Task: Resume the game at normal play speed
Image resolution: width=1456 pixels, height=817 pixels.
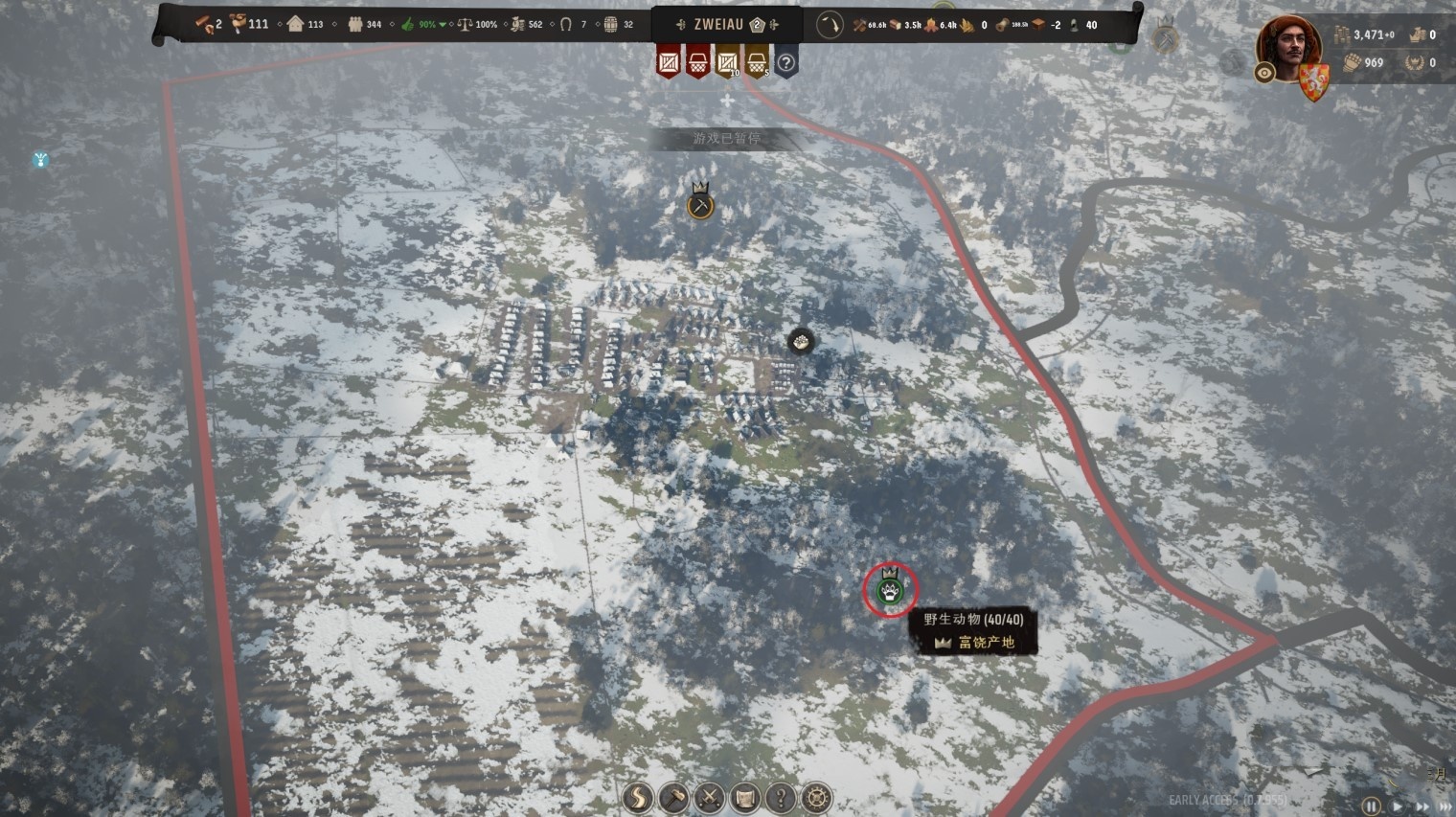Action: tap(1398, 806)
